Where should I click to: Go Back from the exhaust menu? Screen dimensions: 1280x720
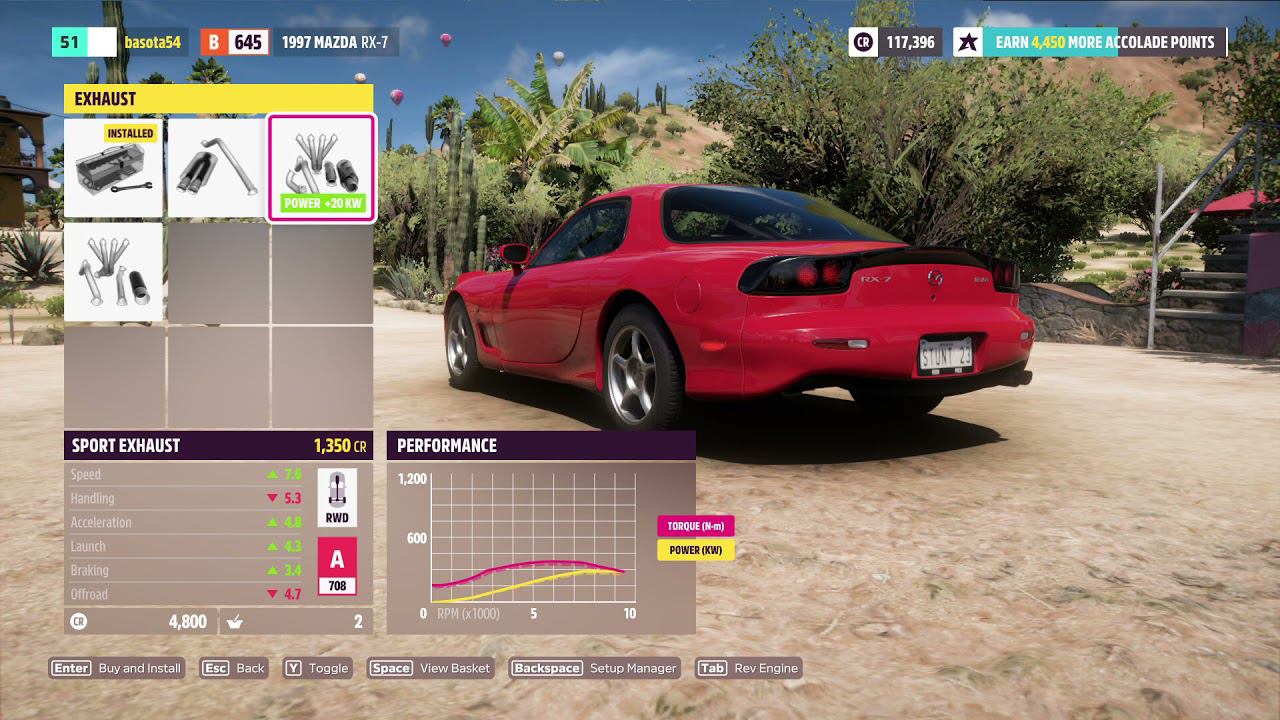(234, 668)
